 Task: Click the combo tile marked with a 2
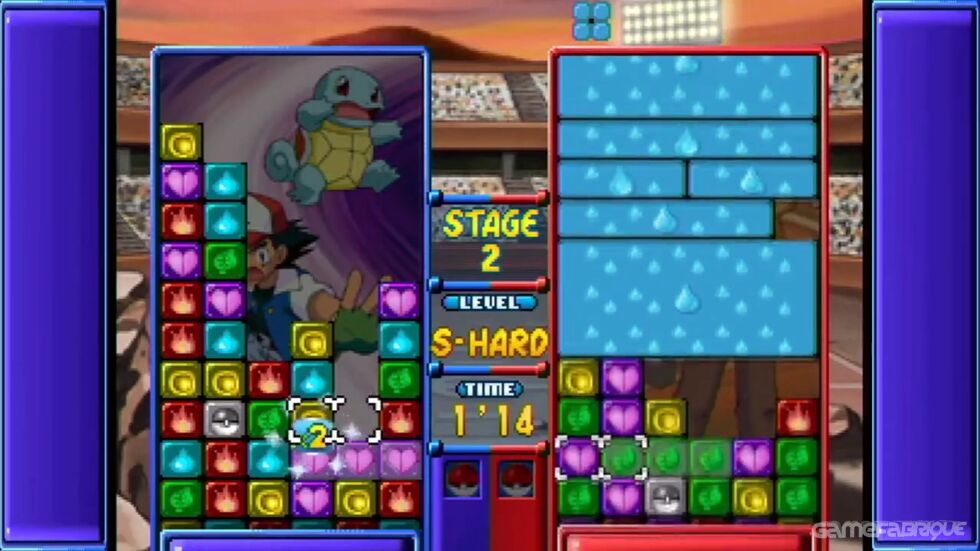[x=314, y=433]
